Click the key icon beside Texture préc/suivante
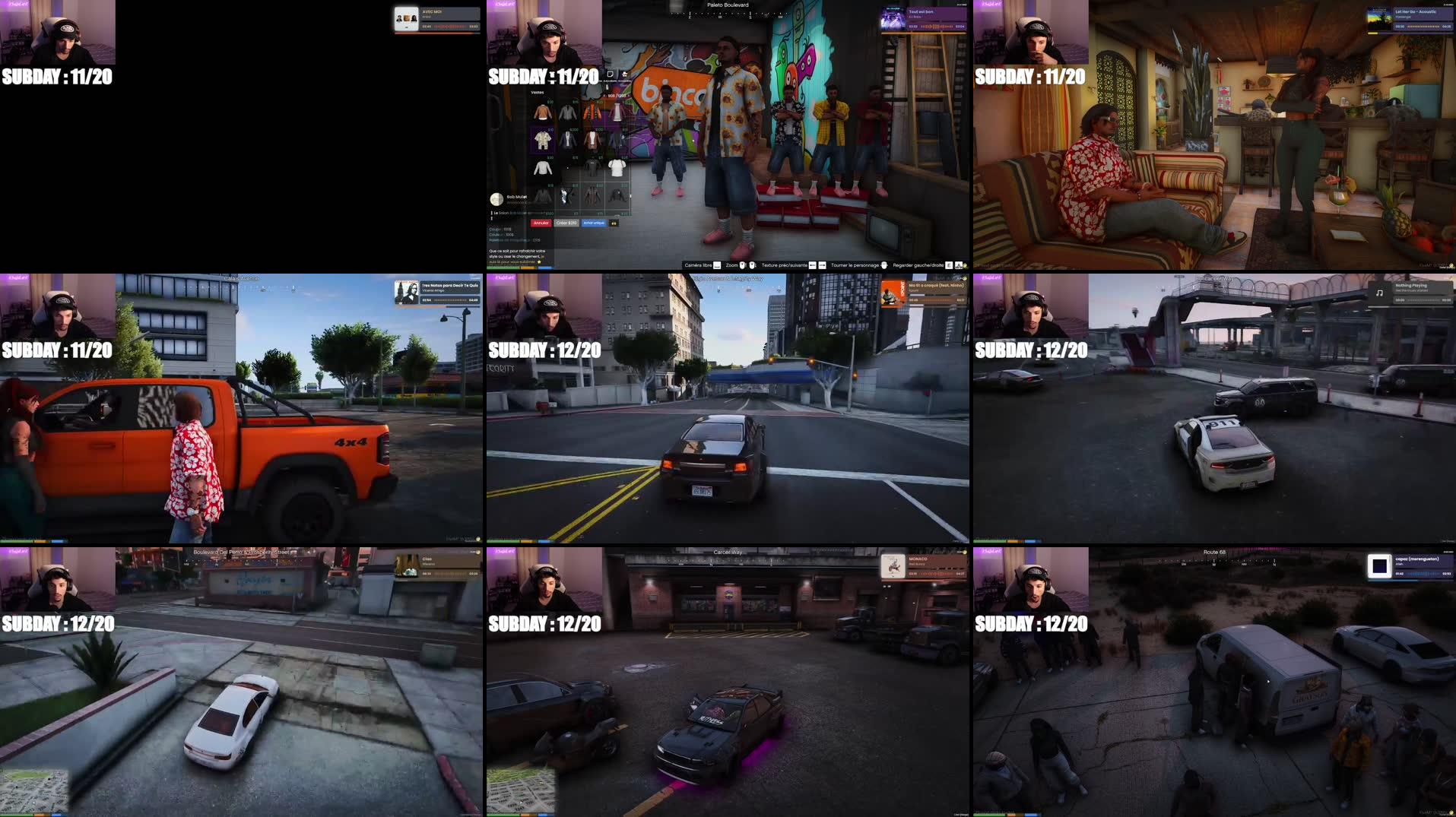 pyautogui.click(x=812, y=265)
